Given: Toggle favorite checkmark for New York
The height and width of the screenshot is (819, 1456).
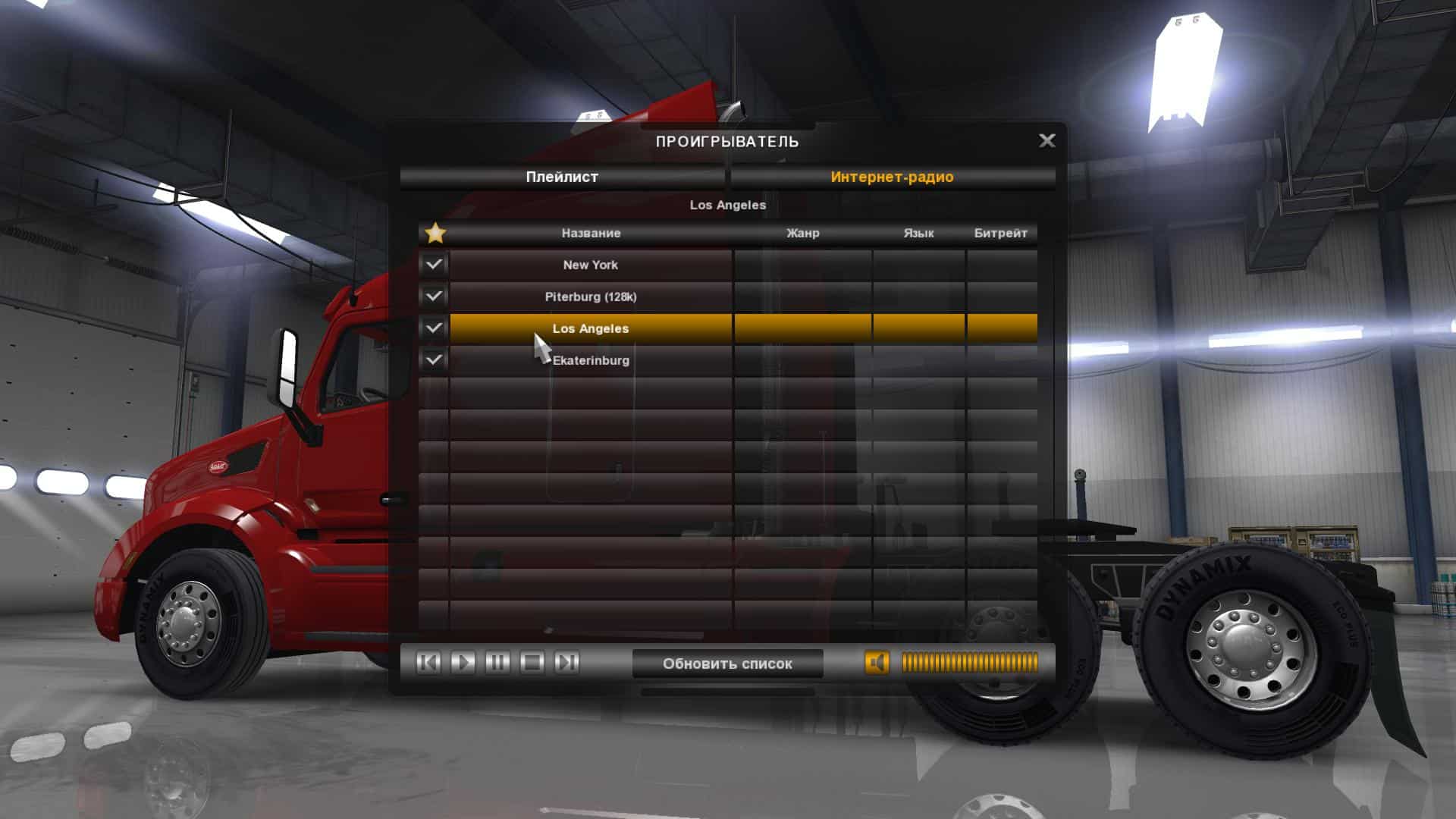Looking at the screenshot, I should pos(434,265).
